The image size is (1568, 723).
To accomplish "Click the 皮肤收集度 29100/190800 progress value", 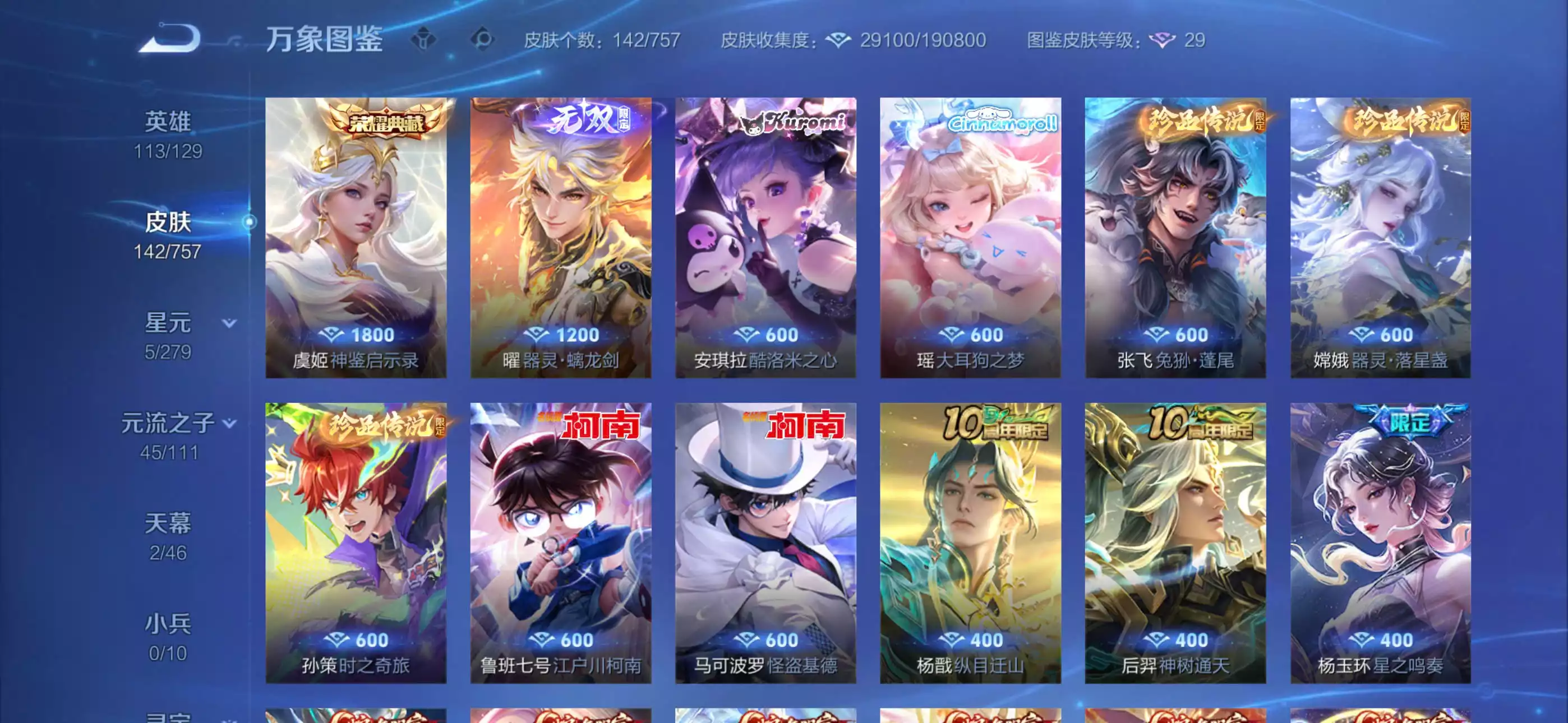I will 925,40.
